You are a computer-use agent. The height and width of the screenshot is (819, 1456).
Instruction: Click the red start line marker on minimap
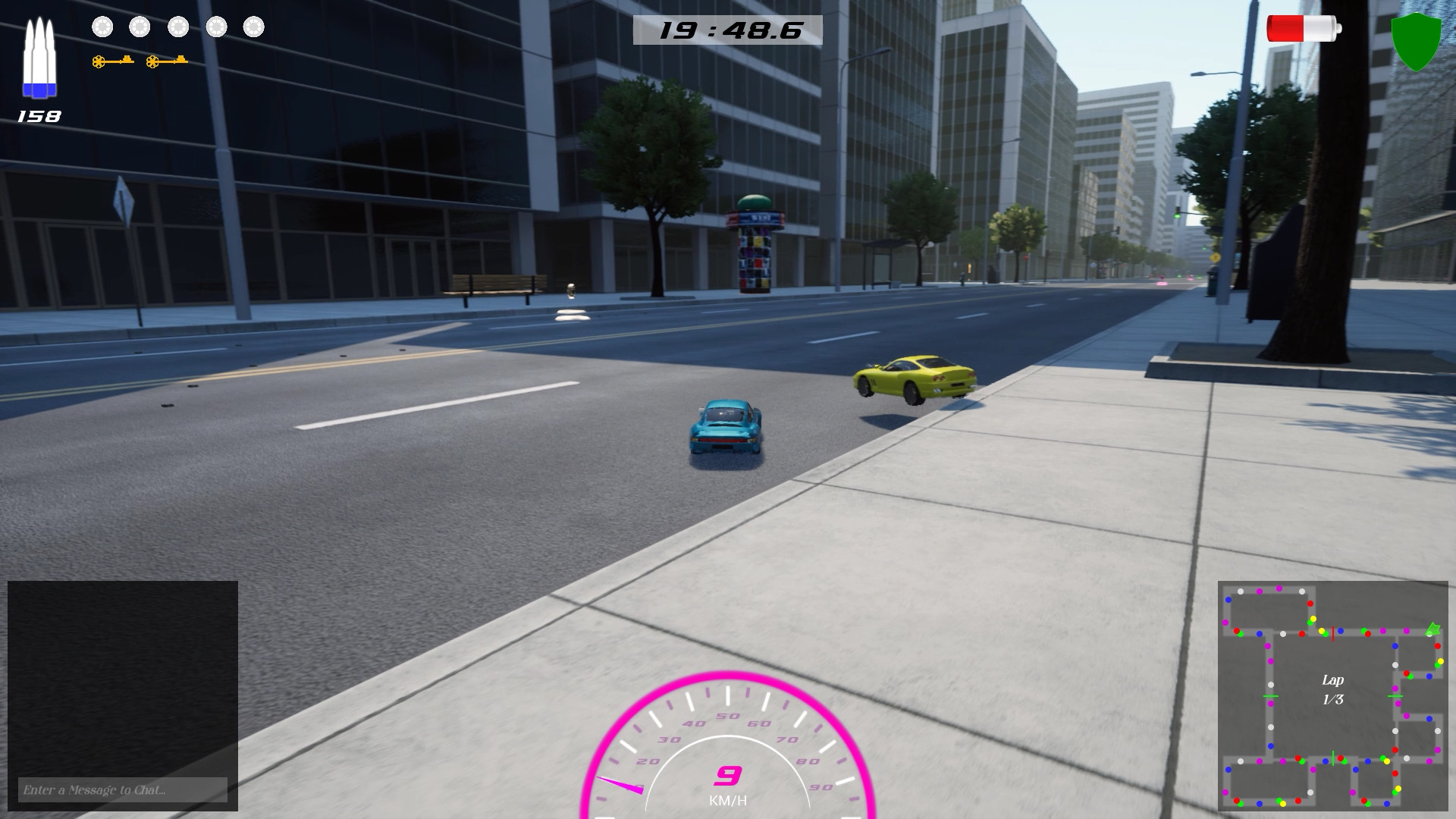click(1332, 634)
